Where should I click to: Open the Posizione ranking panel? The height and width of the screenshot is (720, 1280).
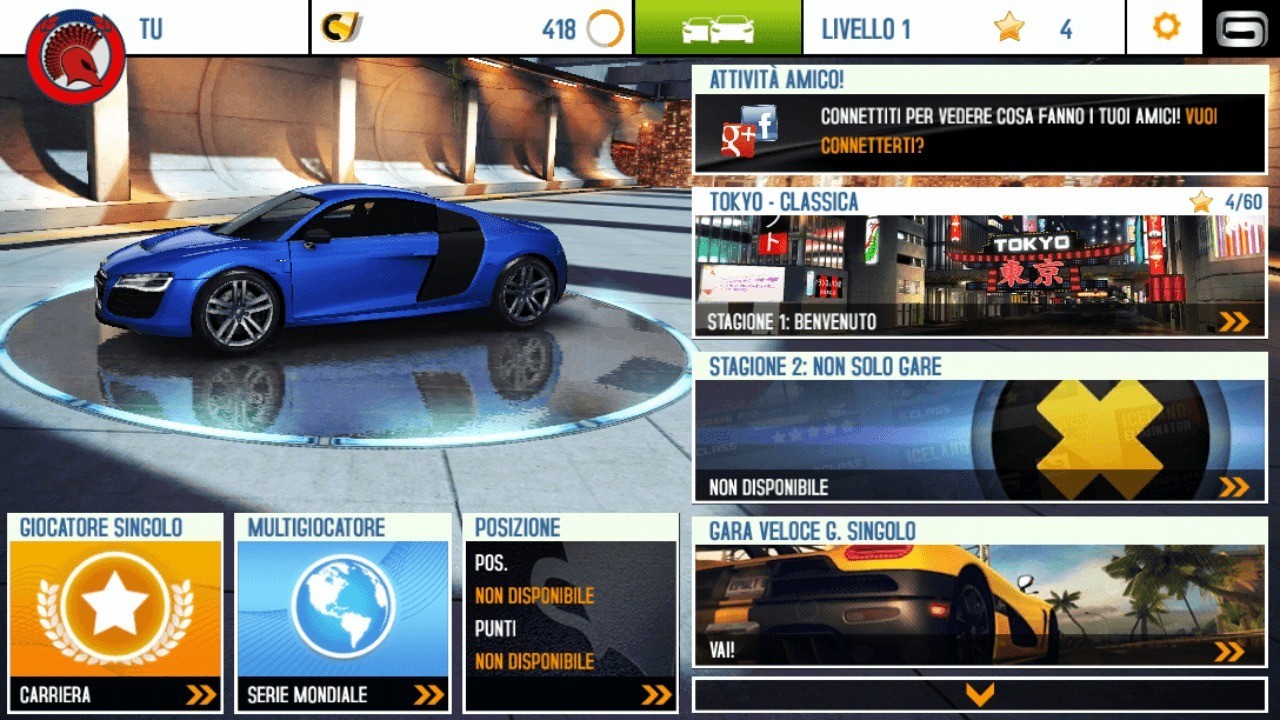tap(571, 612)
